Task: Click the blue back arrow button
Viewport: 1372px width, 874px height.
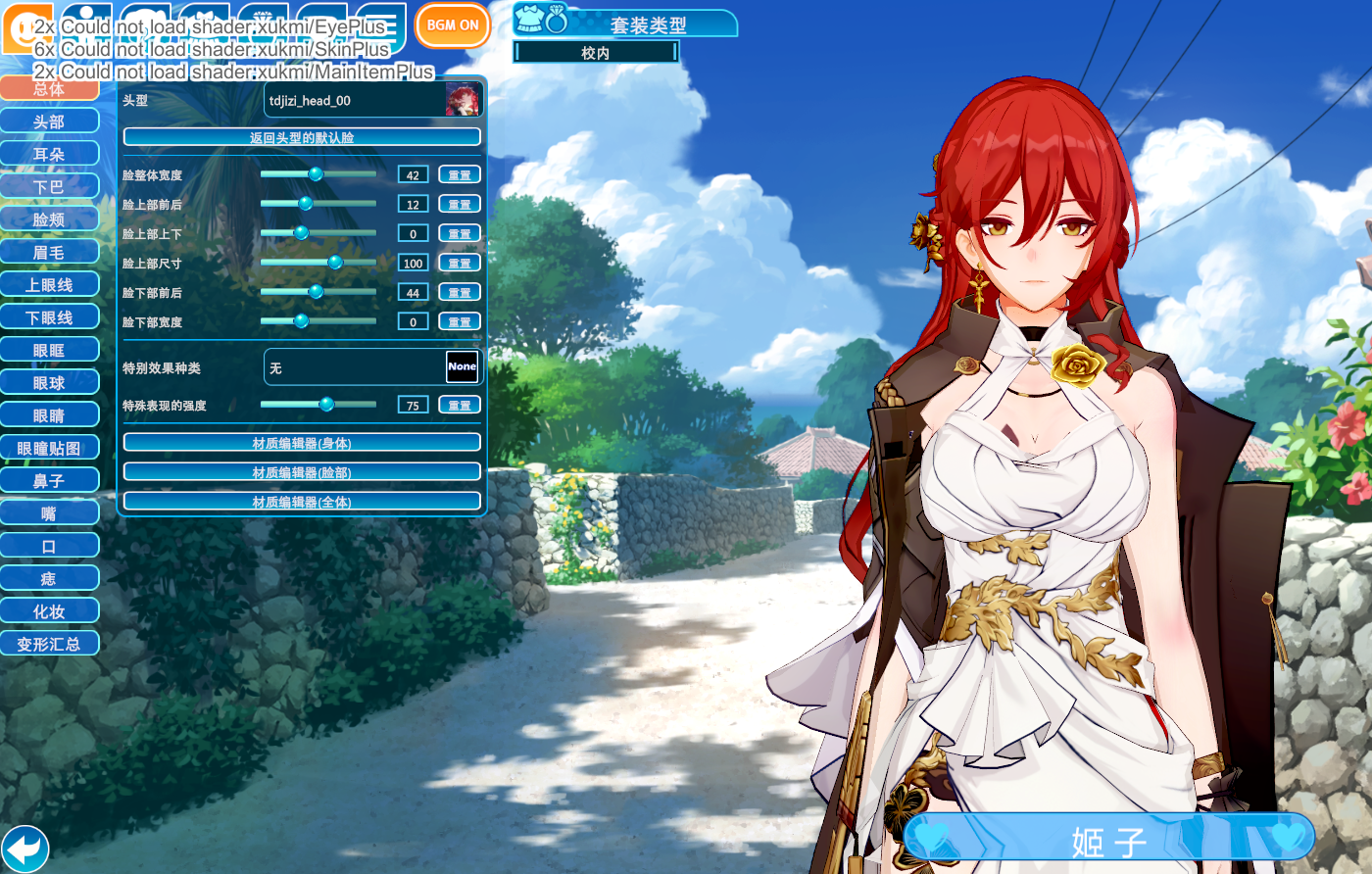Action: coord(25,849)
